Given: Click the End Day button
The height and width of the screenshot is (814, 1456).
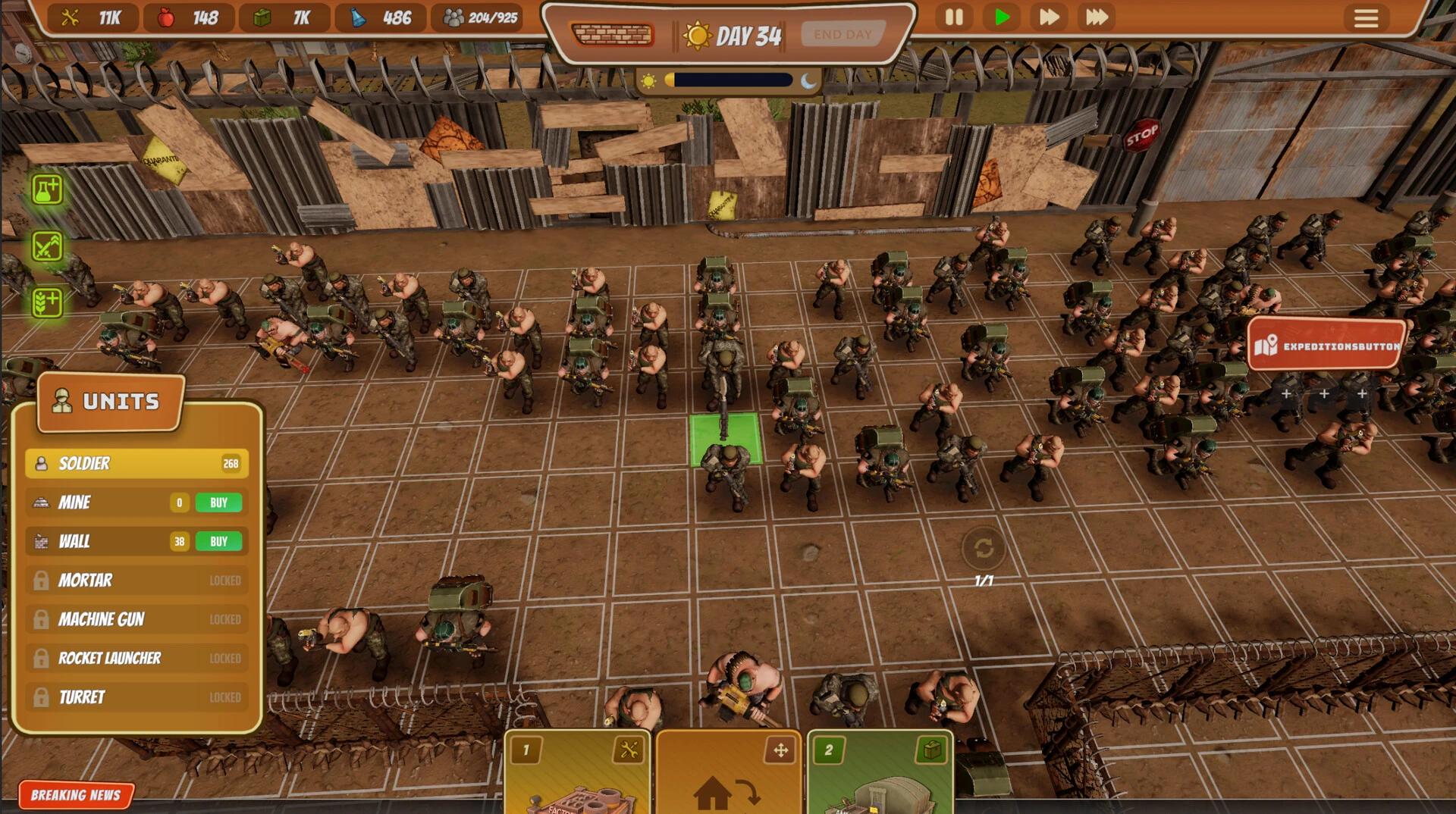Looking at the screenshot, I should [843, 35].
